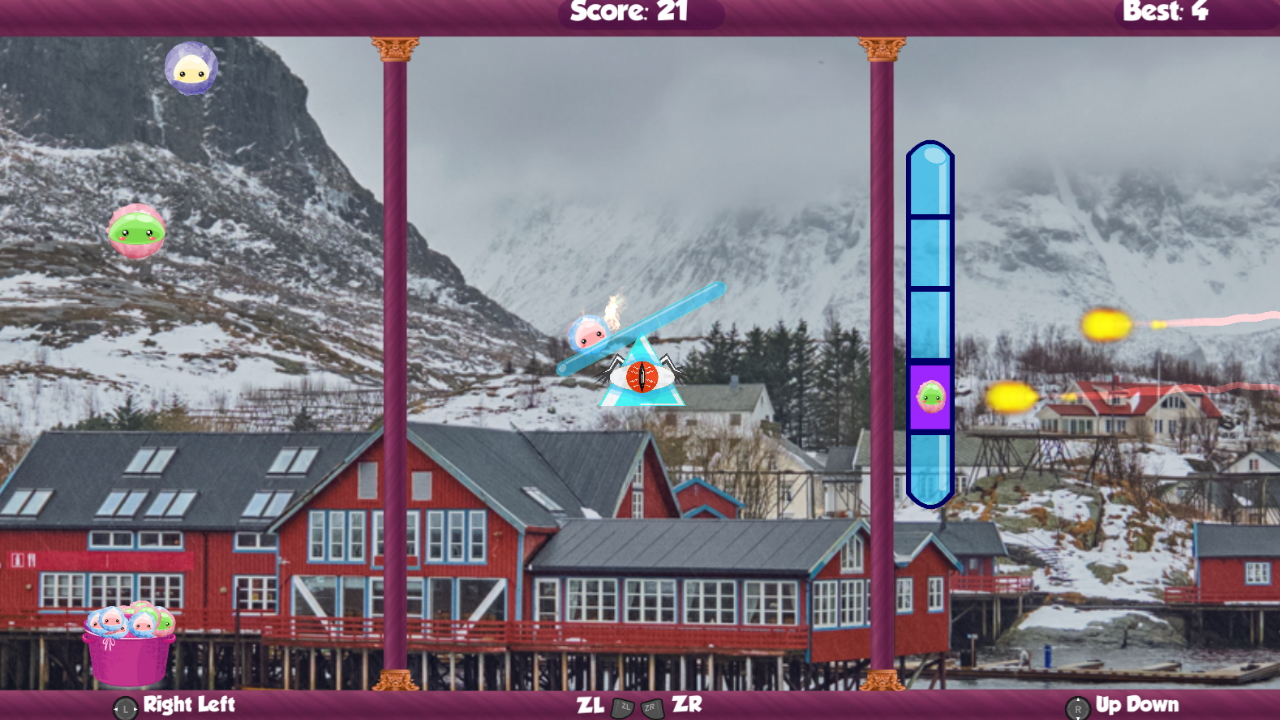Click the blue cyclops eye monster
This screenshot has height=720, width=1280.
641,375
